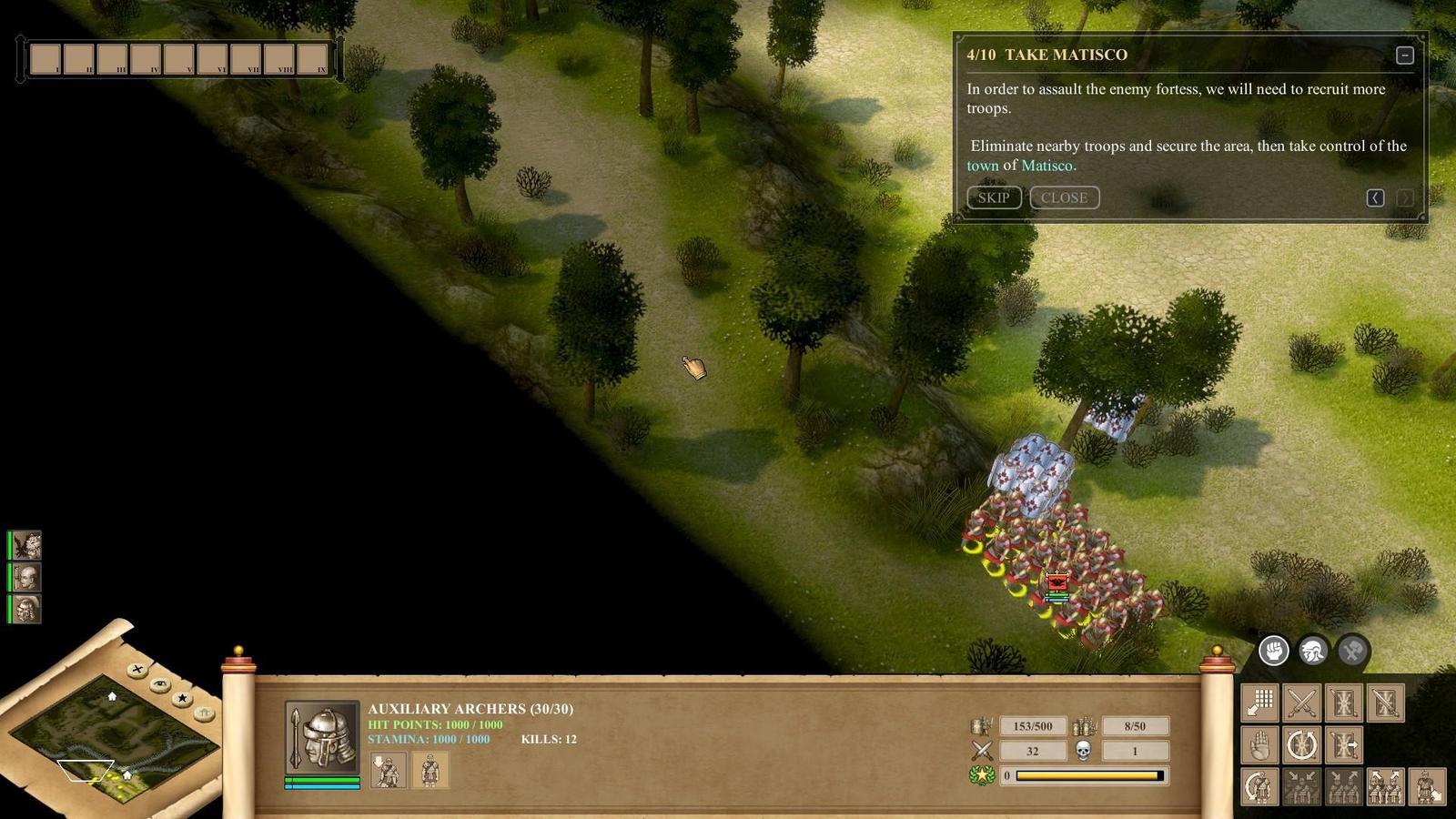Issue the open hand halt command
The height and width of the screenshot is (819, 1456).
tap(1259, 745)
